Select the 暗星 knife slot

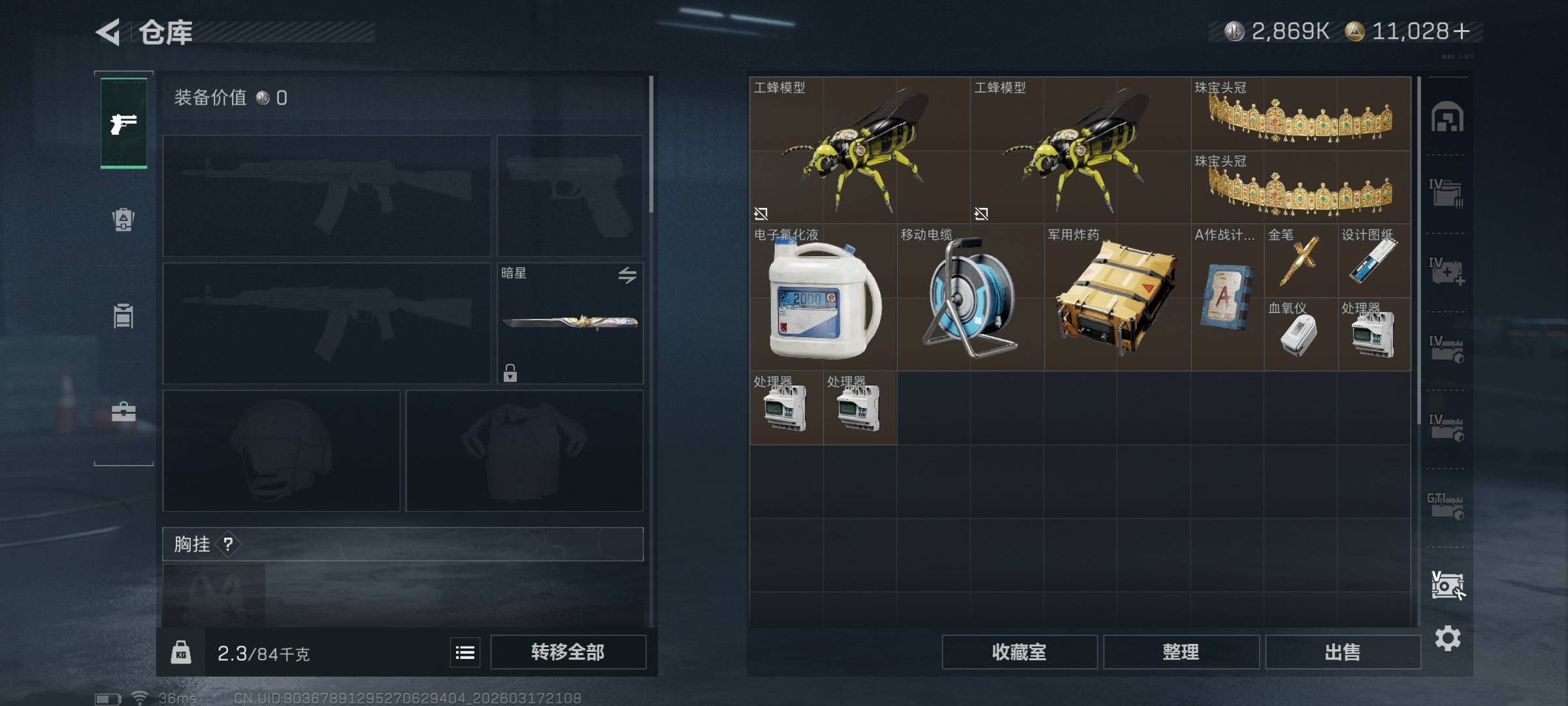point(570,323)
